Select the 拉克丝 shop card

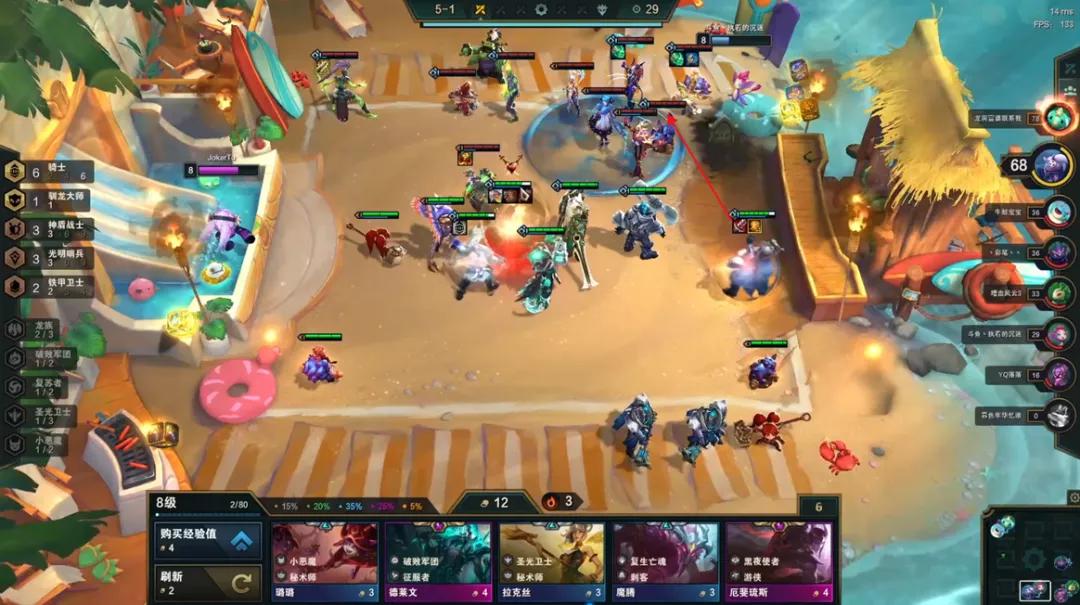point(552,561)
